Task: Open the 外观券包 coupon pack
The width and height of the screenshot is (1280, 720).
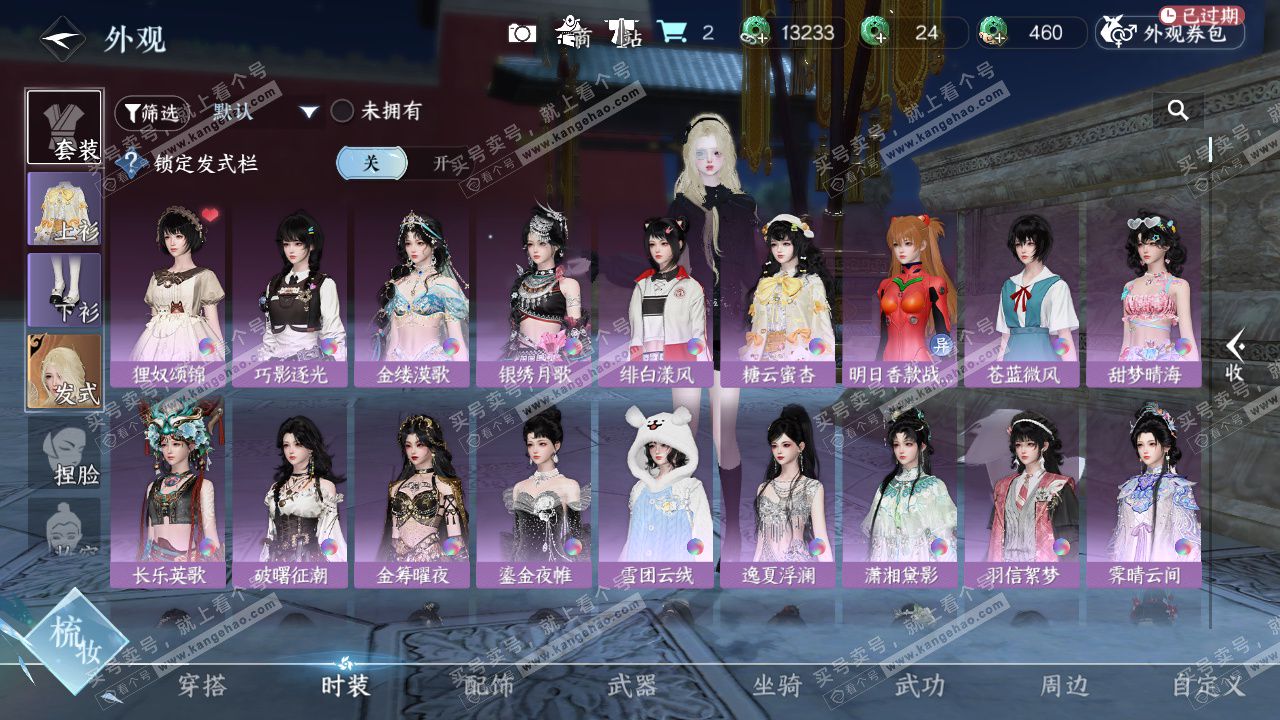Action: [1170, 33]
